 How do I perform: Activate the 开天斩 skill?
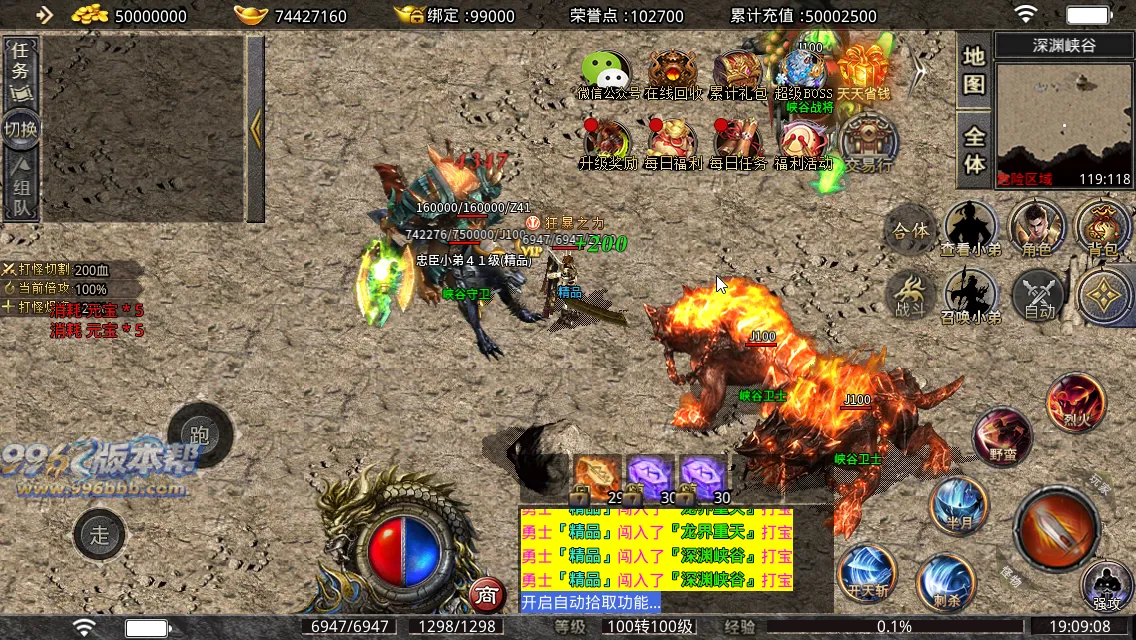866,574
